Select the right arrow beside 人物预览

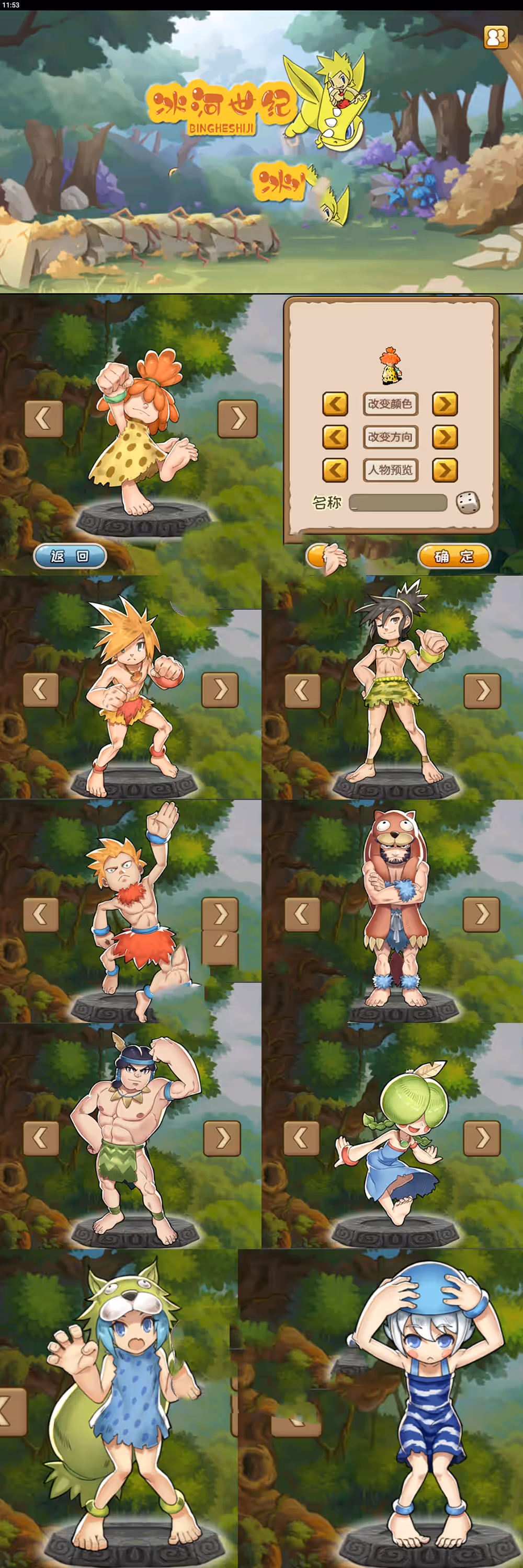click(x=445, y=470)
